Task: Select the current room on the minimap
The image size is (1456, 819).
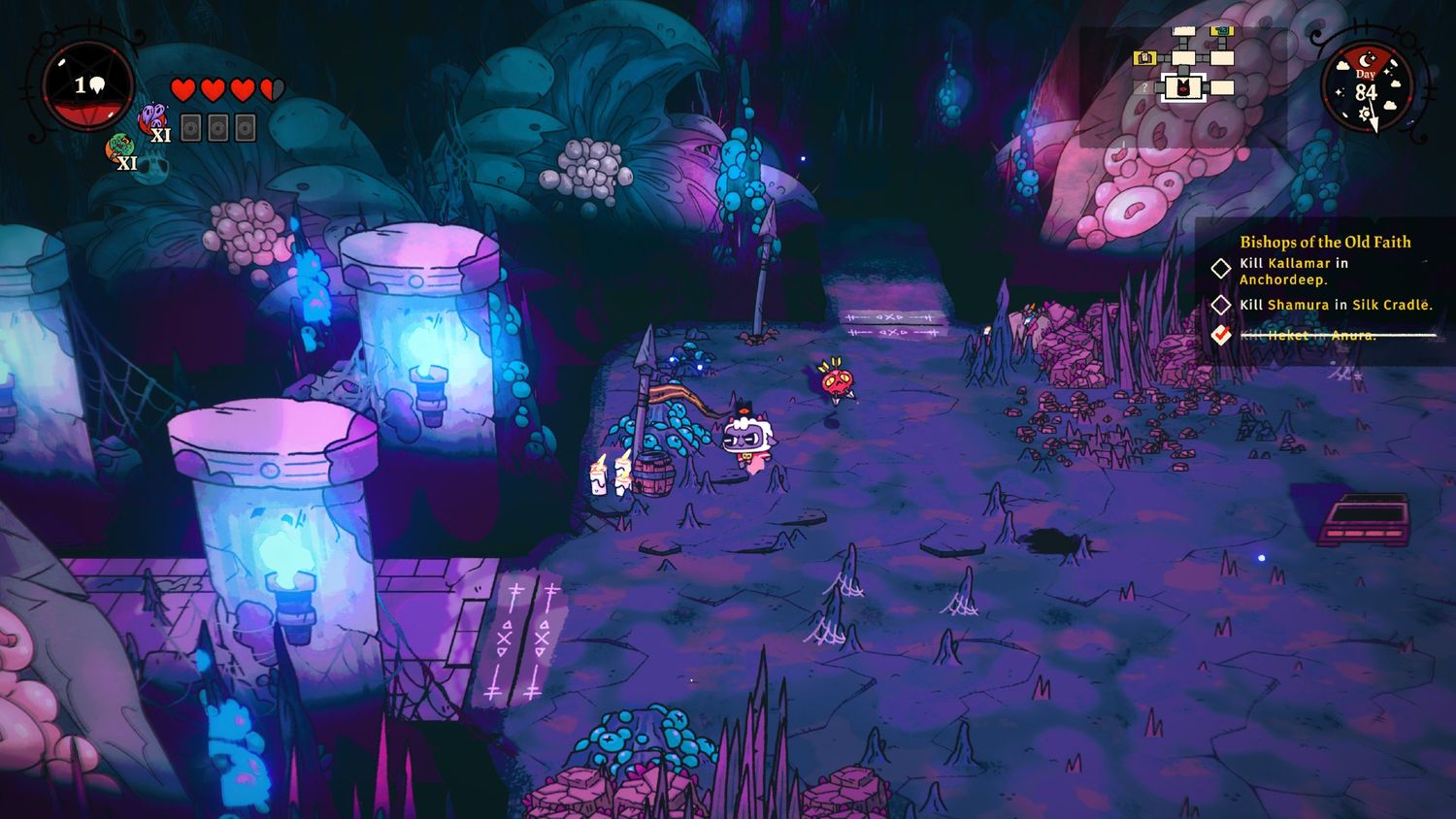Action: click(x=1184, y=88)
